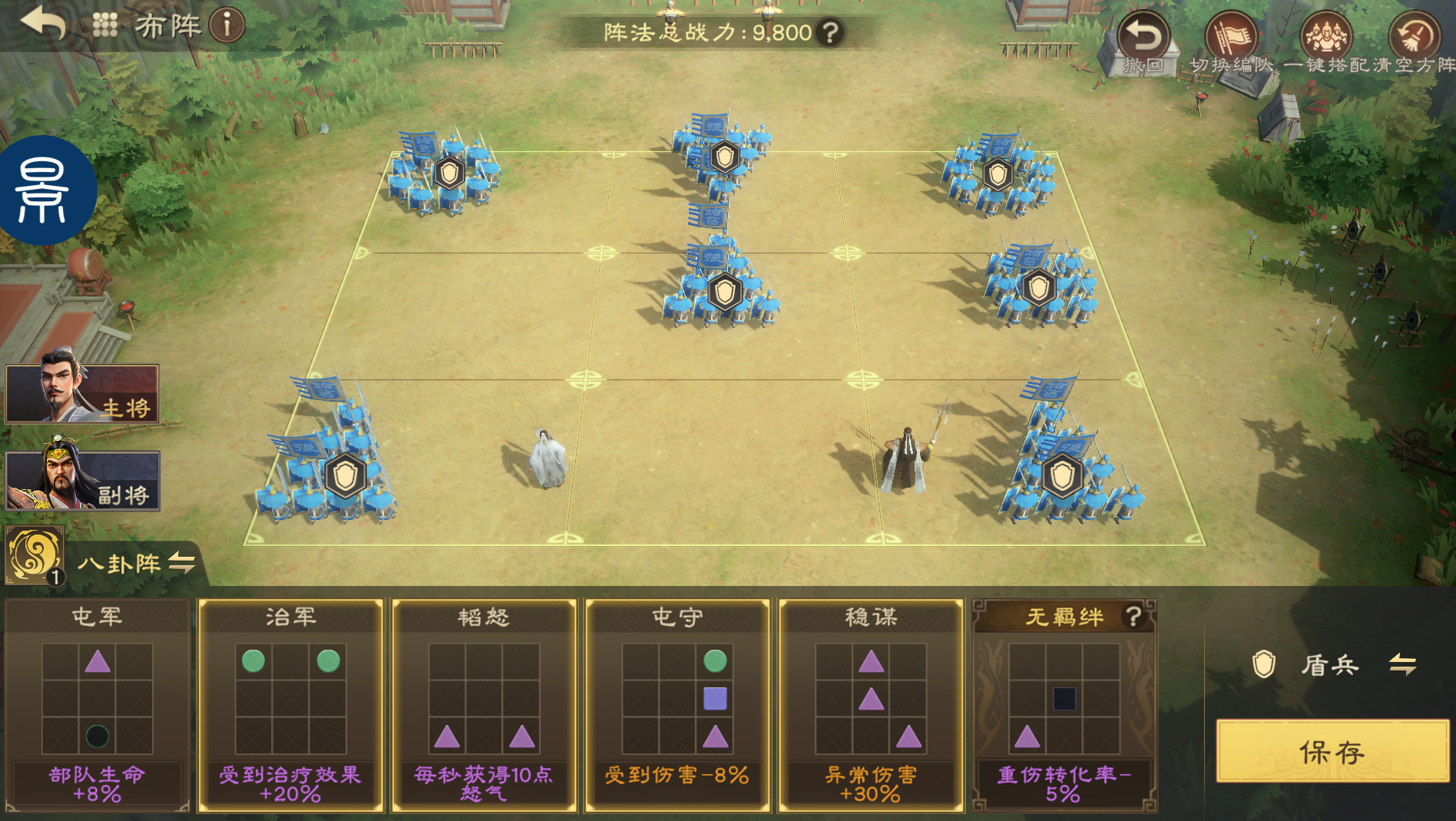The height and width of the screenshot is (821, 1456).
Task: Open help for 无羁绊 card
Action: pos(1133,616)
